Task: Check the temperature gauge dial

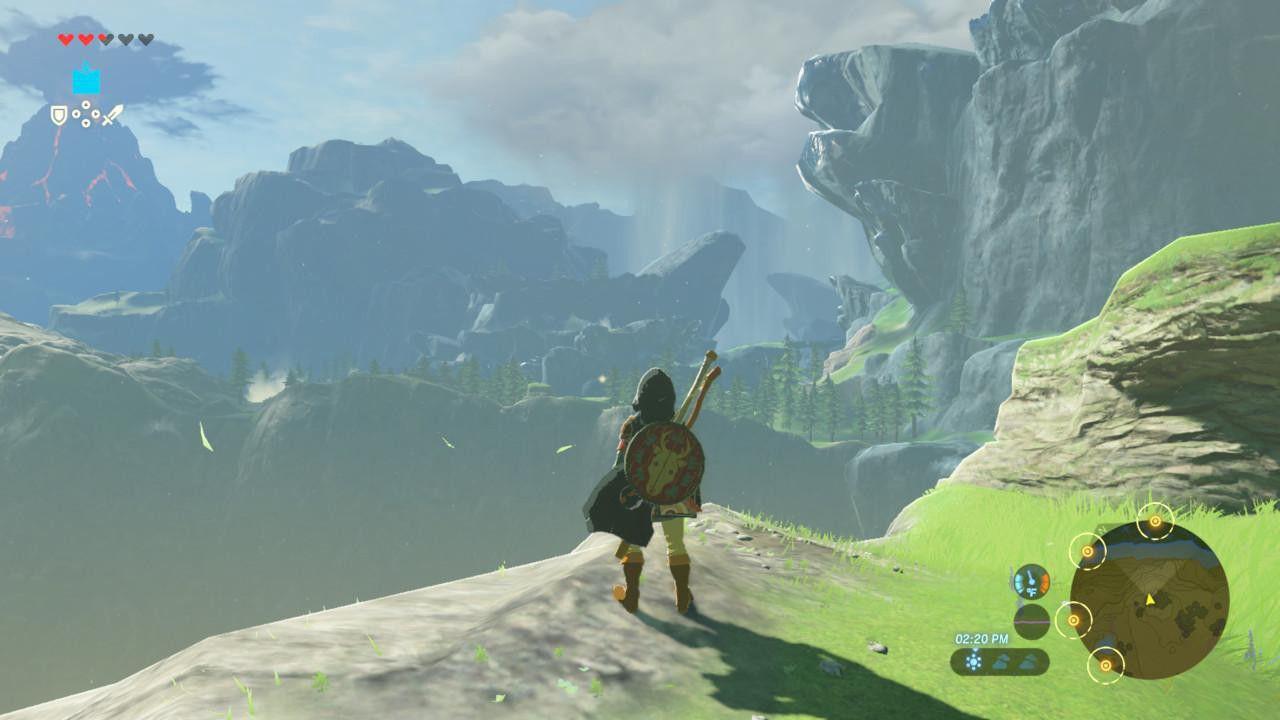Action: point(1031,581)
